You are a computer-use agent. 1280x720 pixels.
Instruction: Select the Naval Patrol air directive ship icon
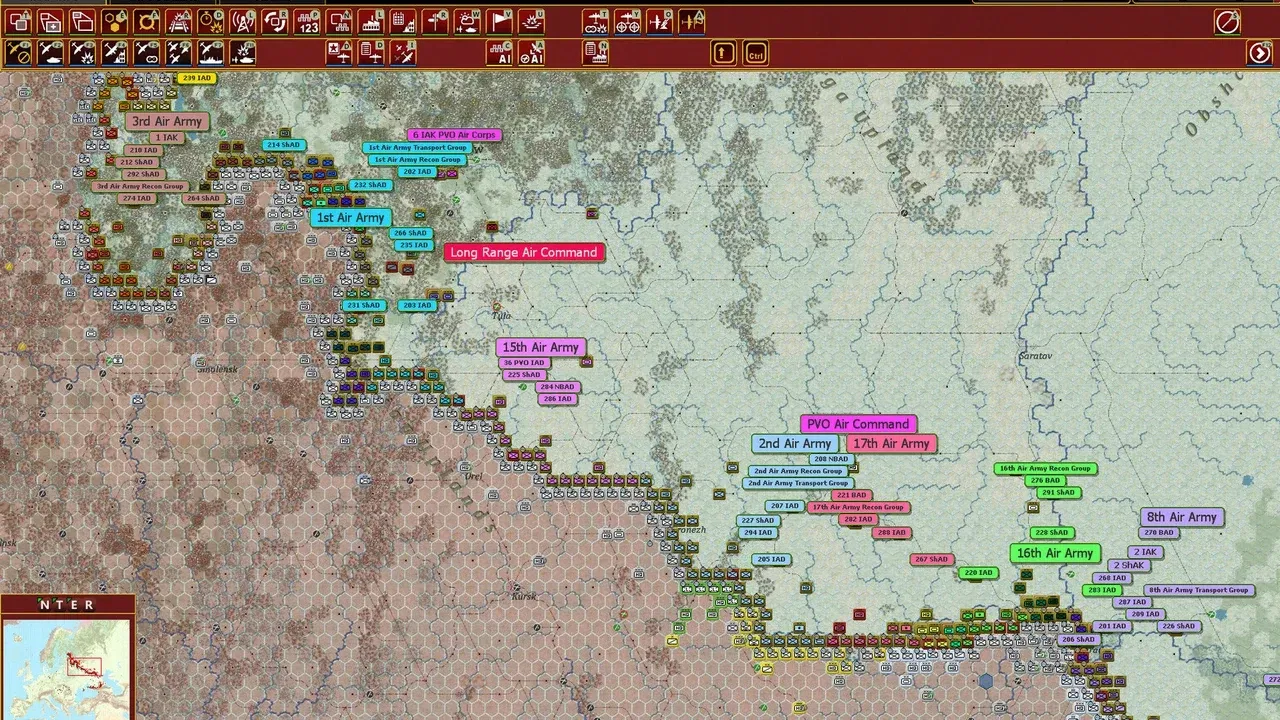click(207, 54)
